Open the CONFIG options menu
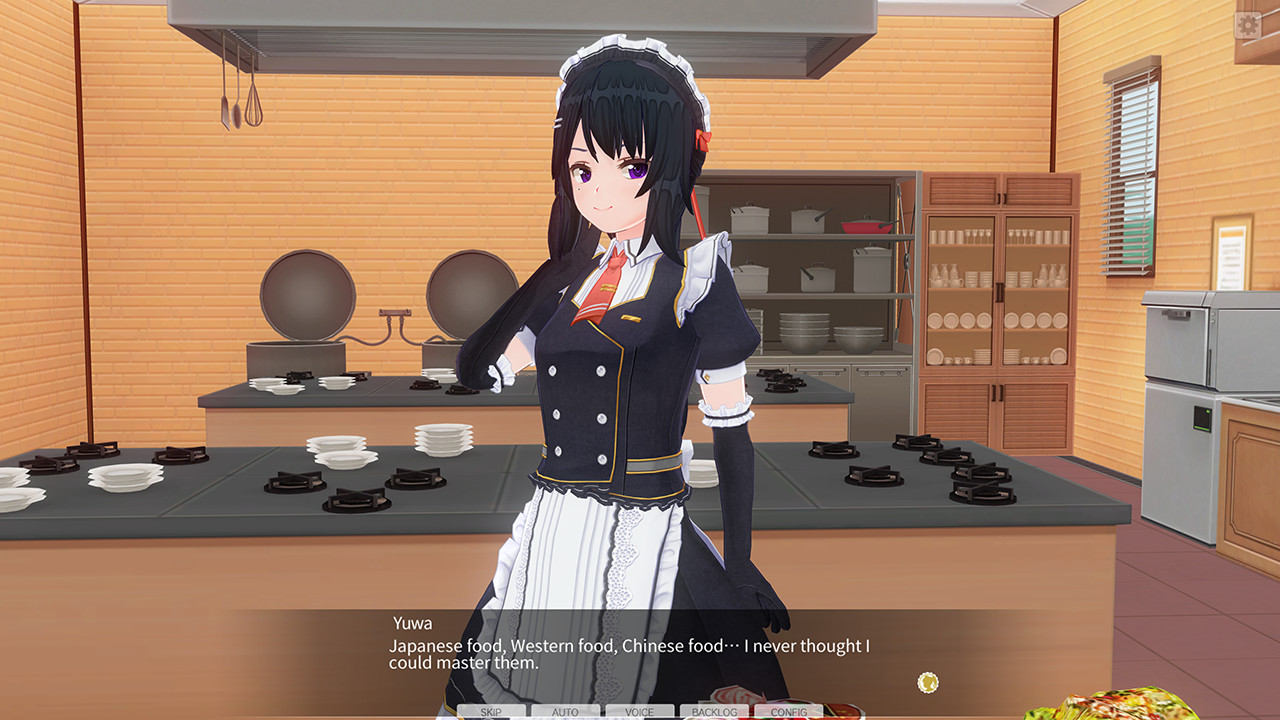Viewport: 1280px width, 720px height. click(789, 712)
